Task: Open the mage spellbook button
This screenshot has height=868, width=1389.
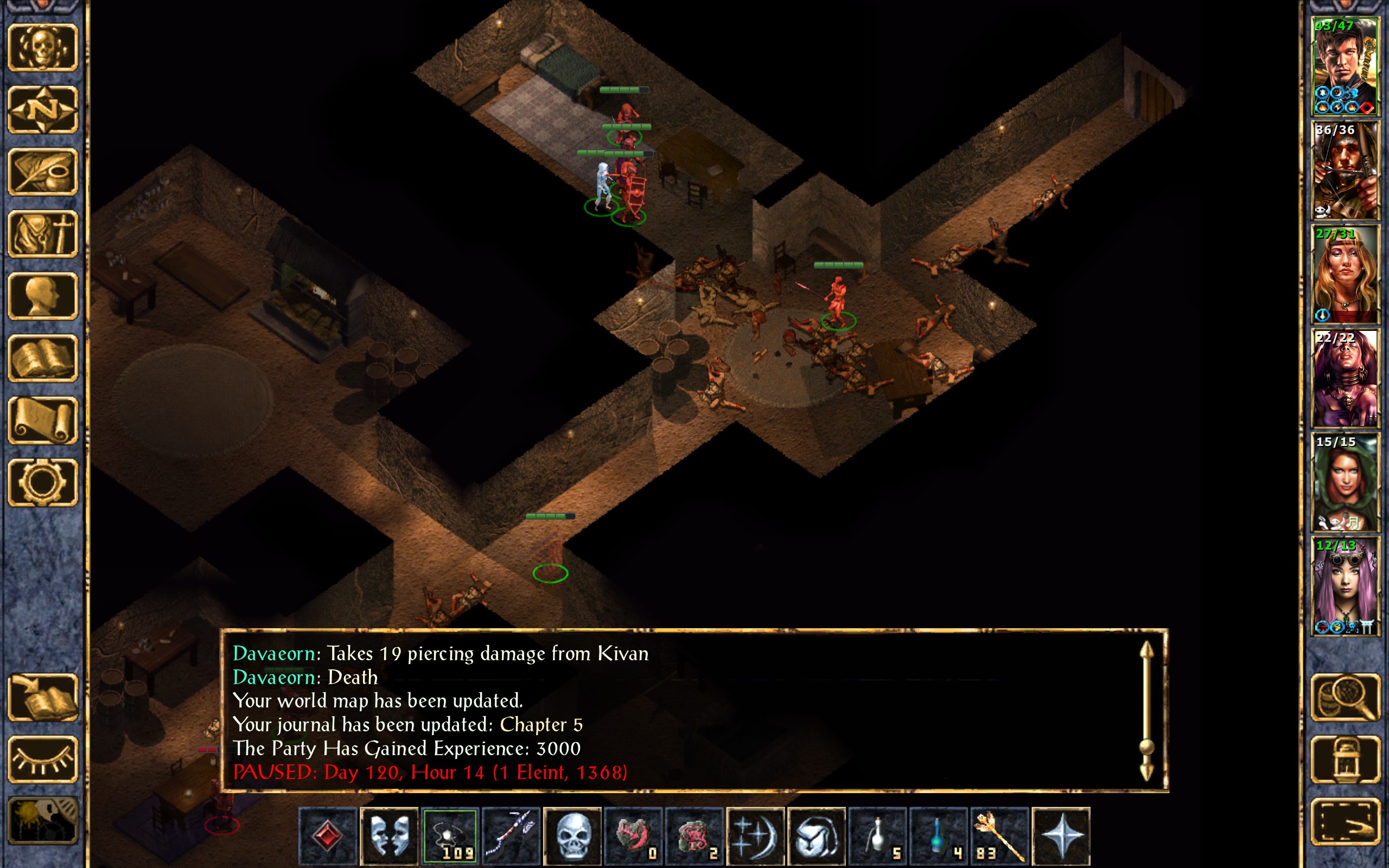Action: [x=42, y=358]
